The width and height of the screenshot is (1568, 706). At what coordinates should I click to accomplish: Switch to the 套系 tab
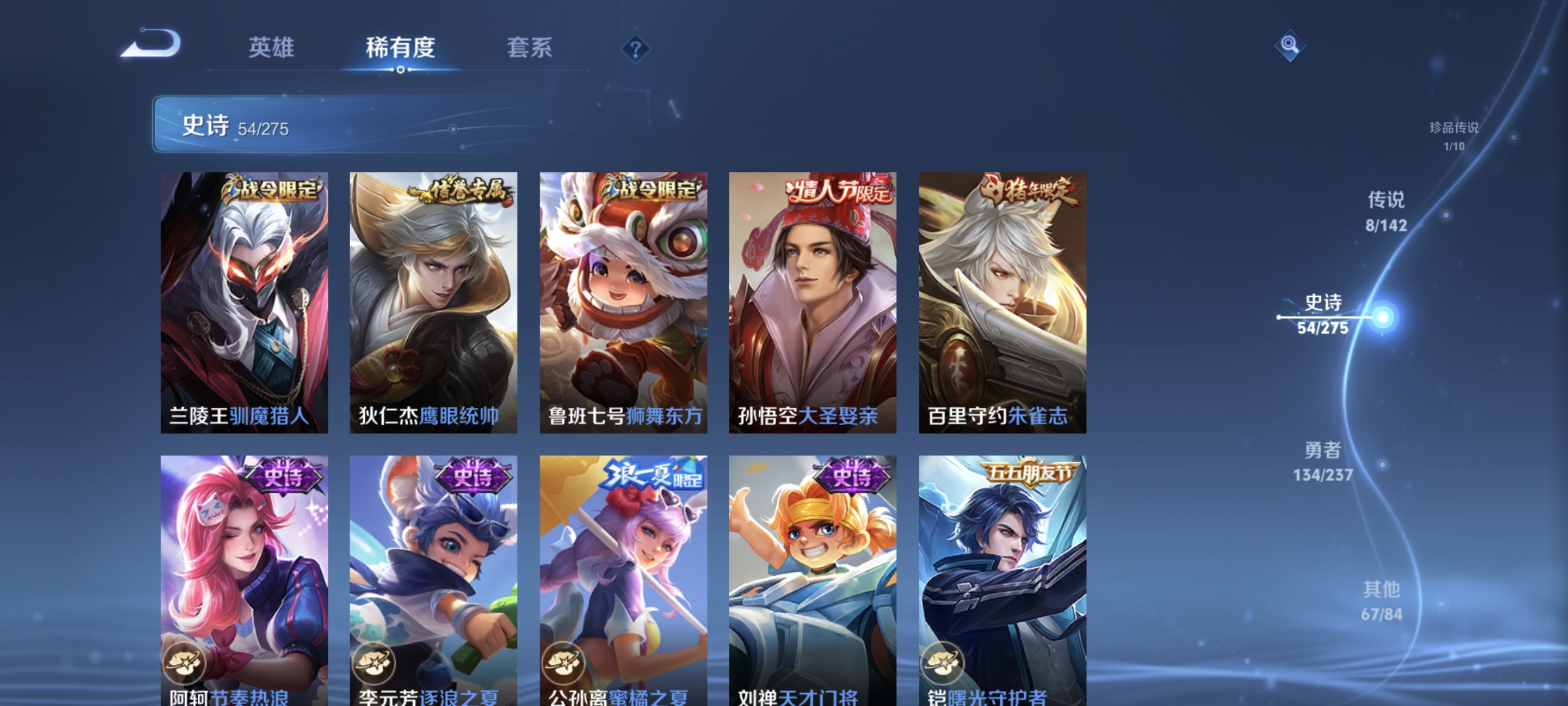pos(530,47)
